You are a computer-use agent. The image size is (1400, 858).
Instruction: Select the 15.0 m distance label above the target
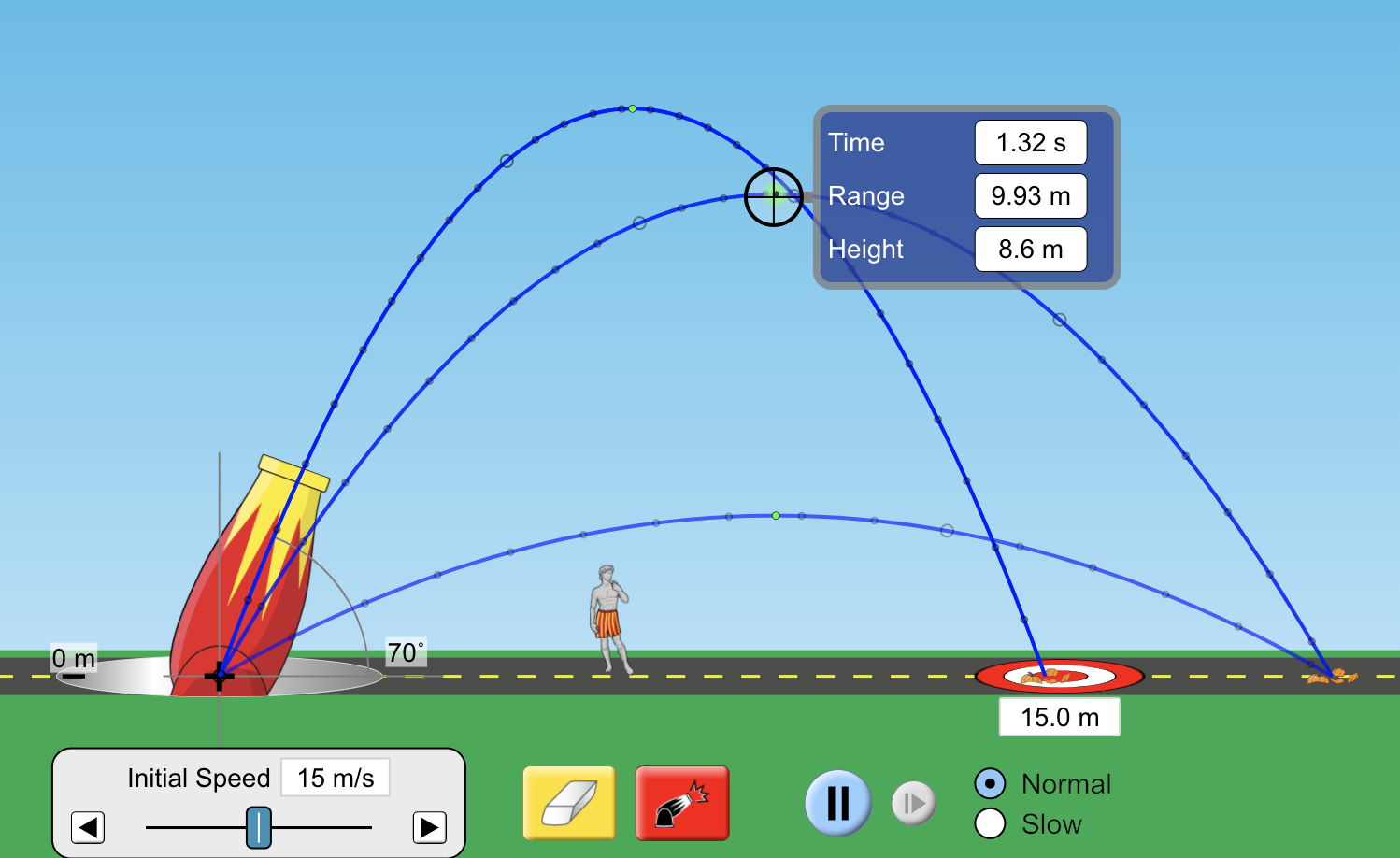tap(1059, 716)
